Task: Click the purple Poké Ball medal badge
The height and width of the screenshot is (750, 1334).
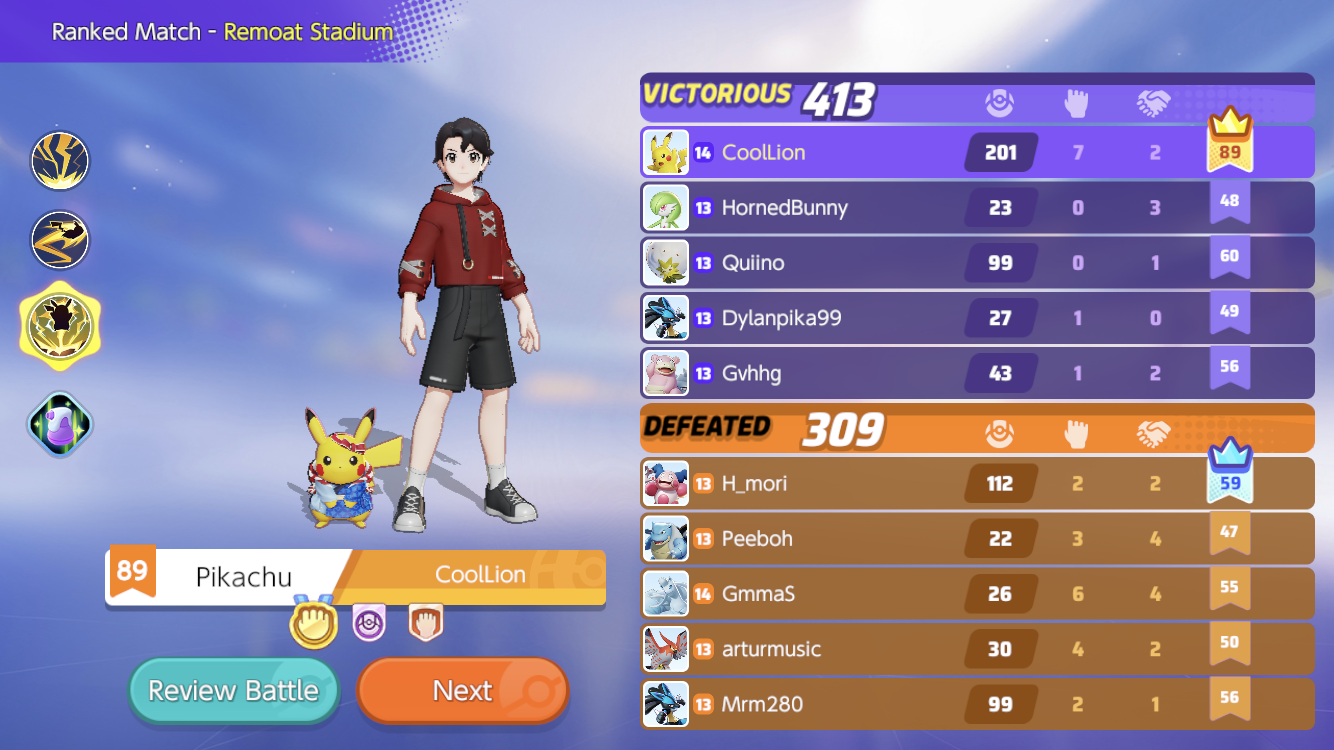Action: [369, 624]
